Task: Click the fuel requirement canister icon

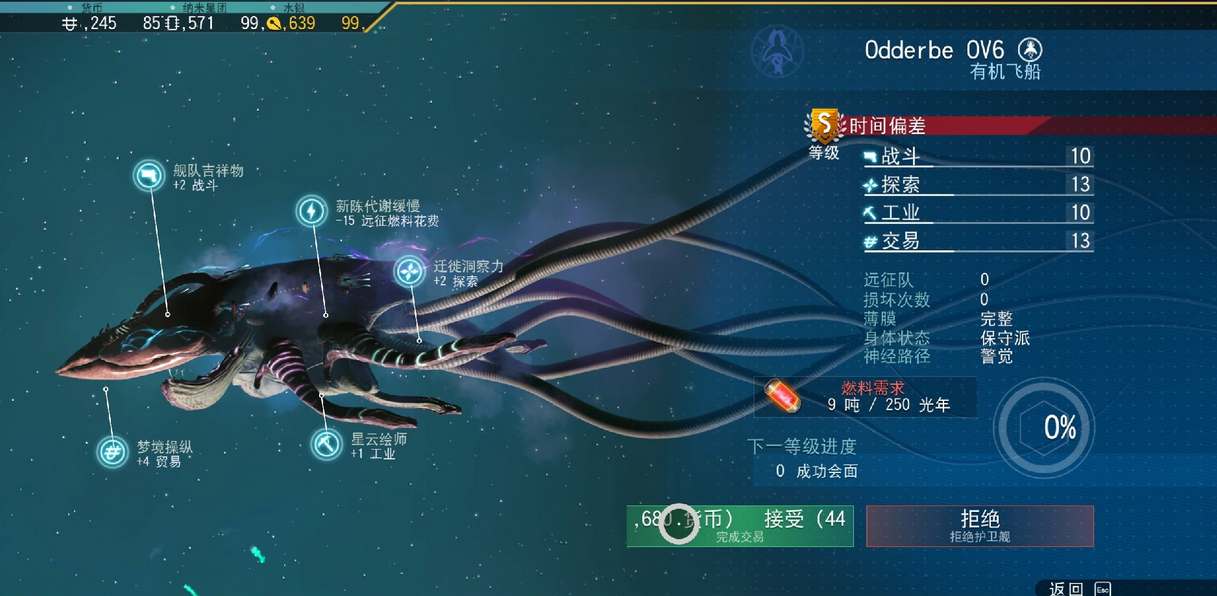Action: coord(783,397)
